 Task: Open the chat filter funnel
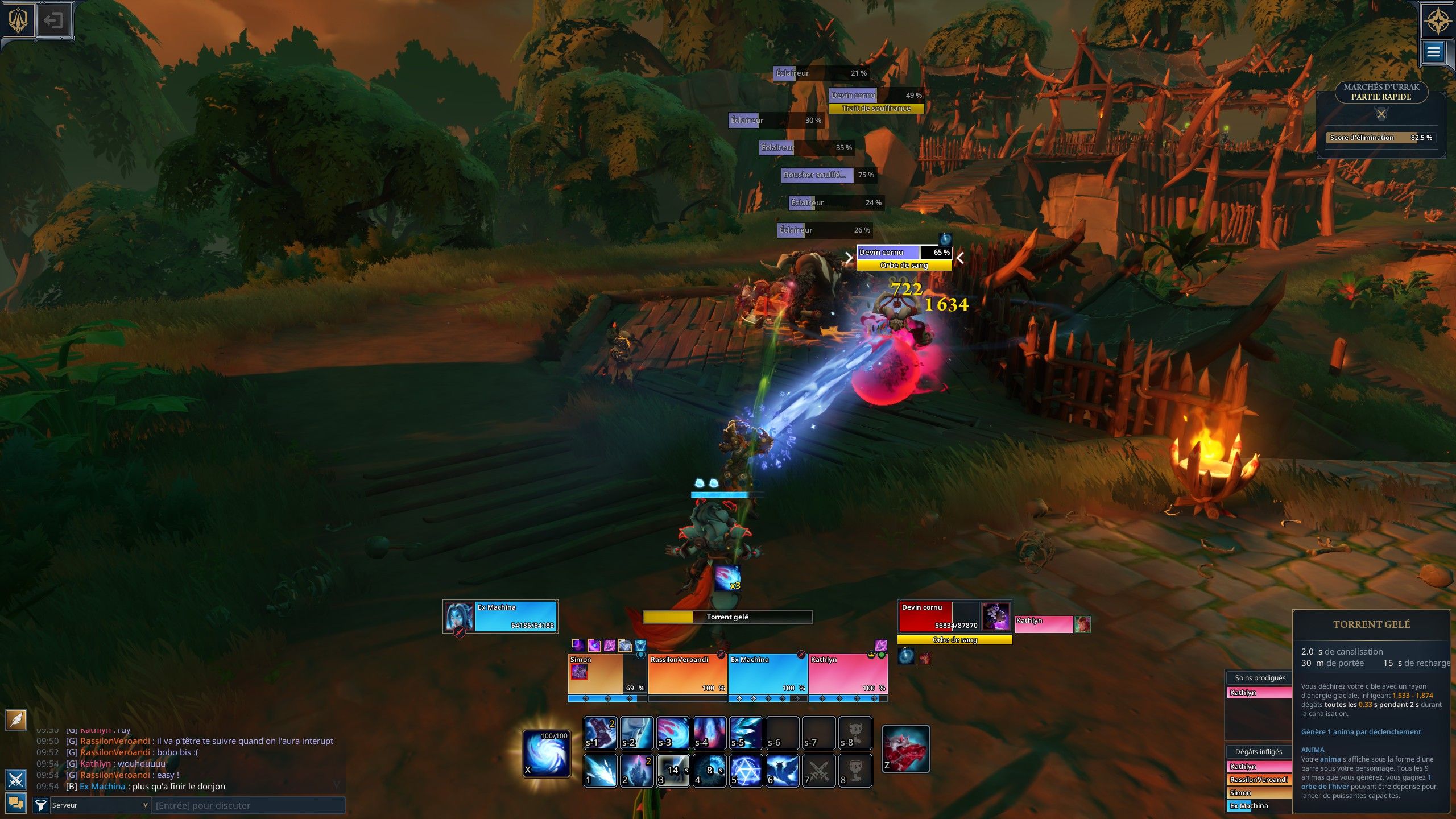pyautogui.click(x=40, y=805)
